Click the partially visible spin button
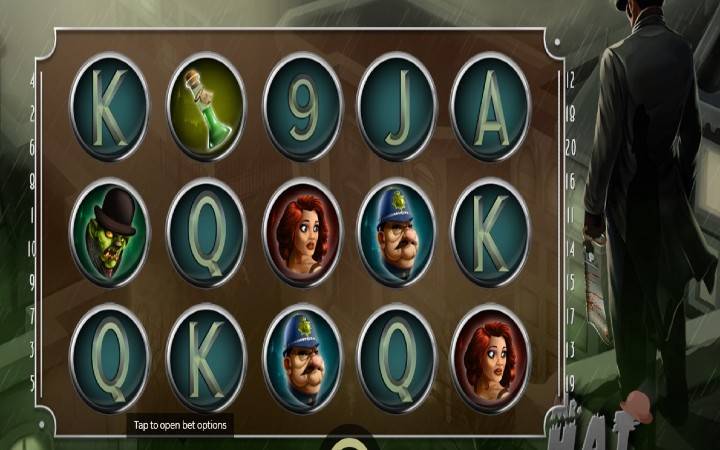The width and height of the screenshot is (720, 450). pos(346,443)
